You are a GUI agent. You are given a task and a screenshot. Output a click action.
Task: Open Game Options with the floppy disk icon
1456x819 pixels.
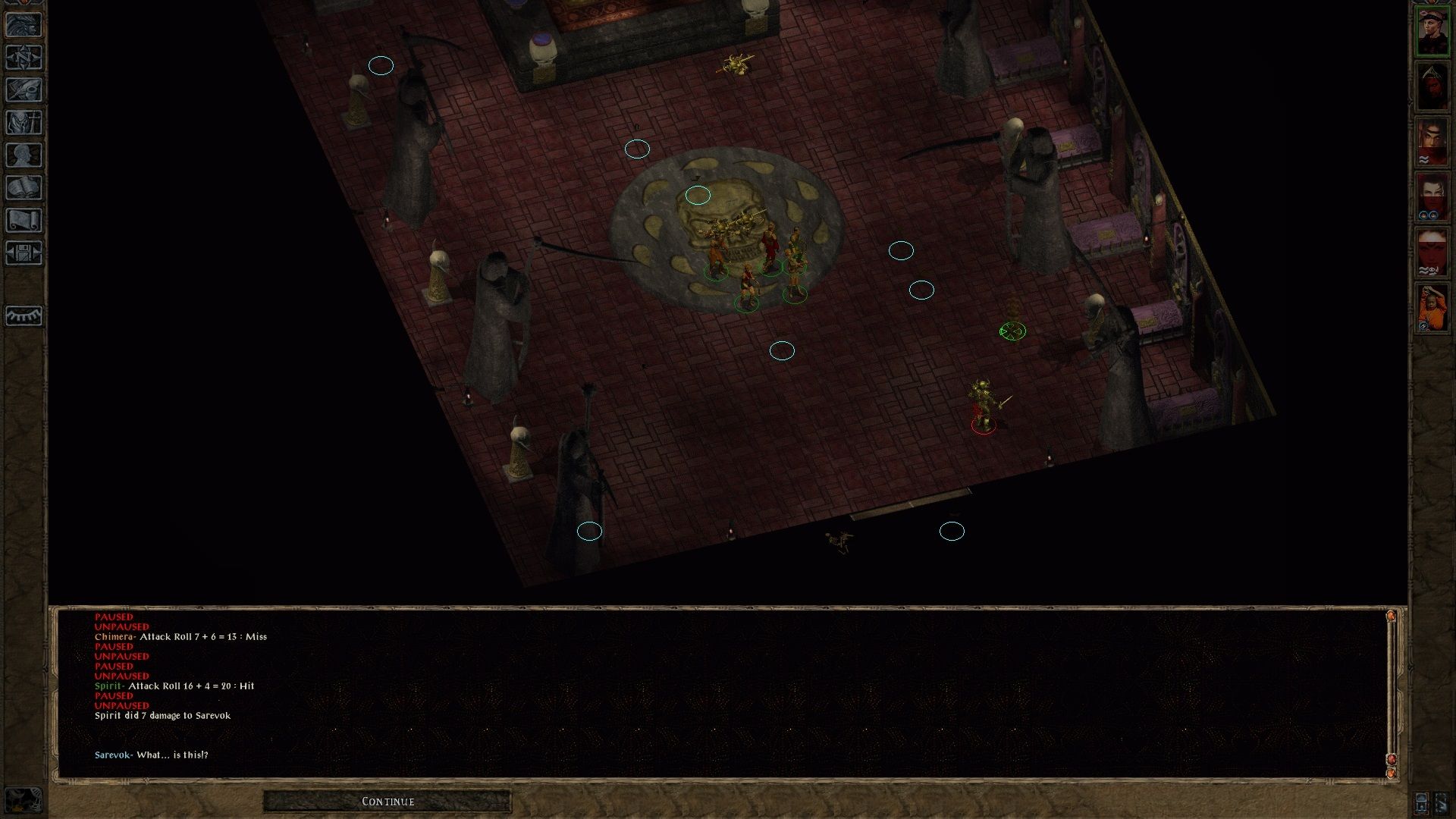coord(25,253)
